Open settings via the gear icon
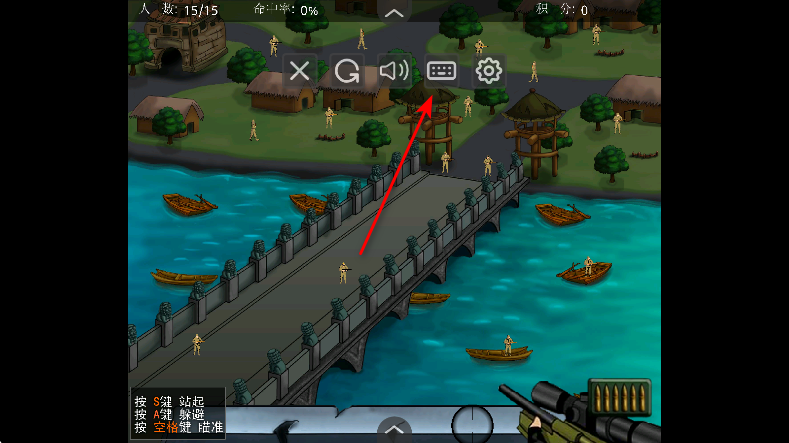Screen dimensions: 789x443 point(488,71)
